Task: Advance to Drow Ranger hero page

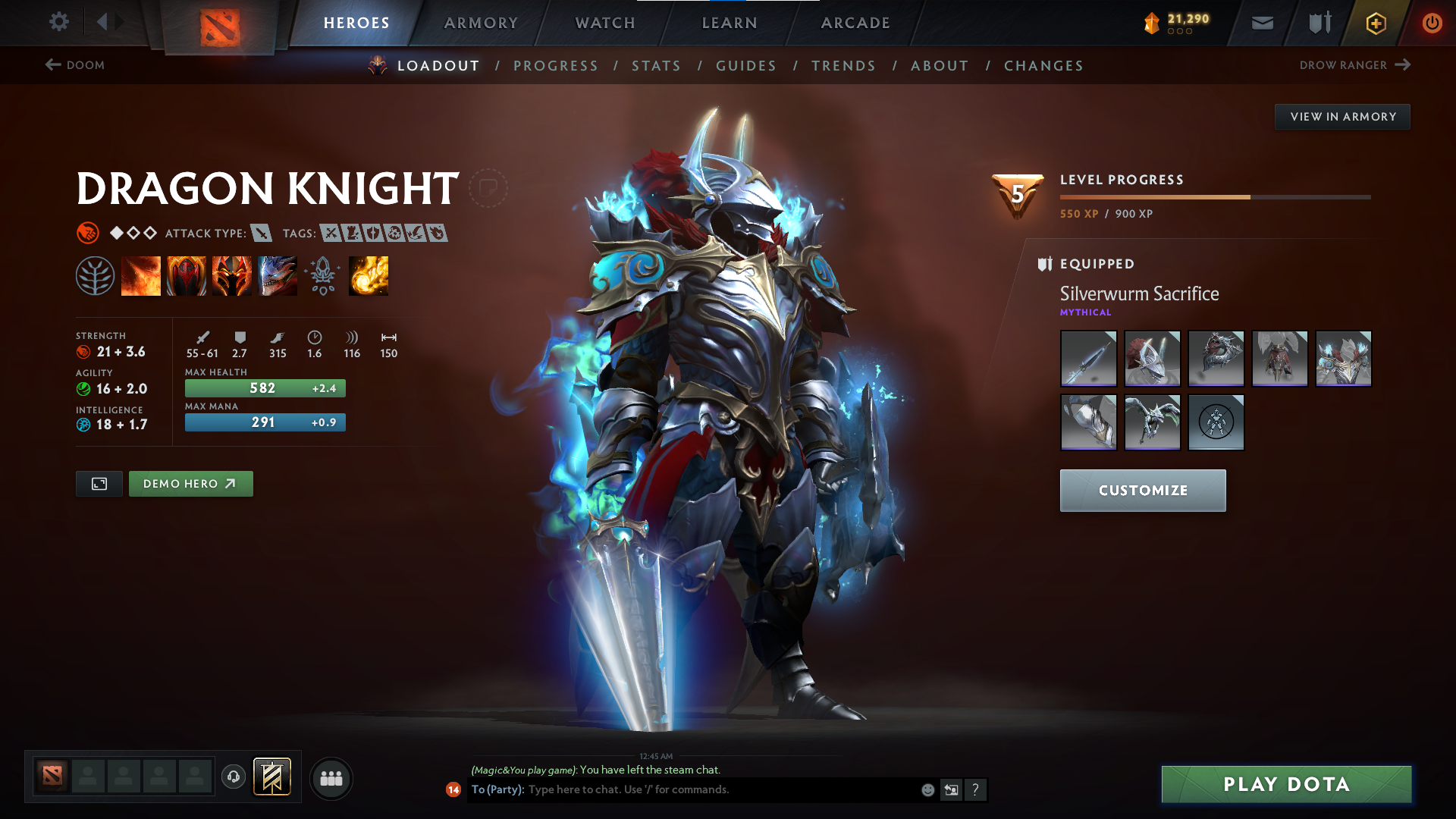Action: [x=1357, y=65]
